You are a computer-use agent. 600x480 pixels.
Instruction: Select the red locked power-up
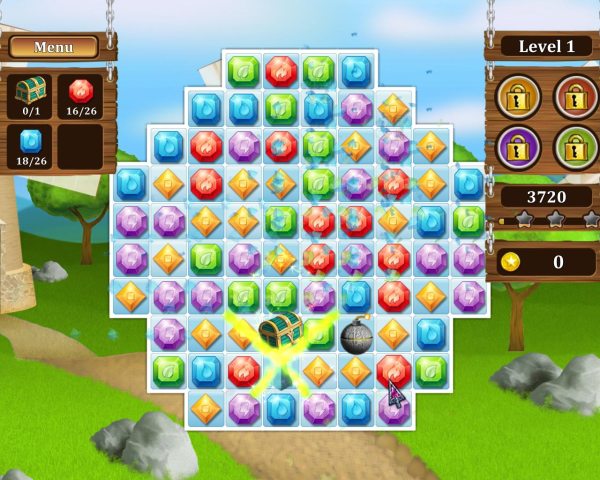pyautogui.click(x=574, y=96)
